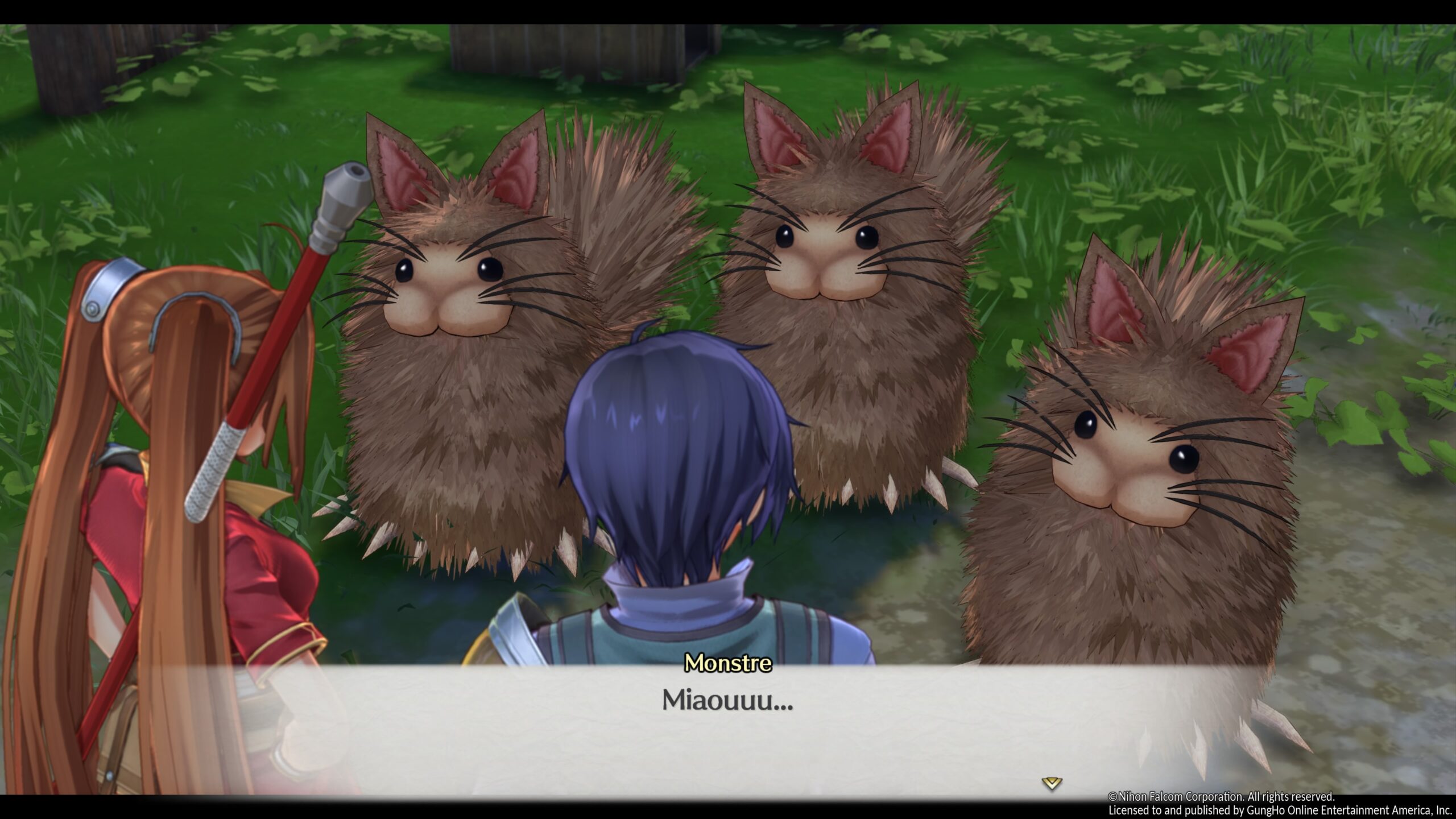1456x819 pixels.
Task: Advance dialogue with the yellow arrow indicator
Action: click(x=1051, y=784)
